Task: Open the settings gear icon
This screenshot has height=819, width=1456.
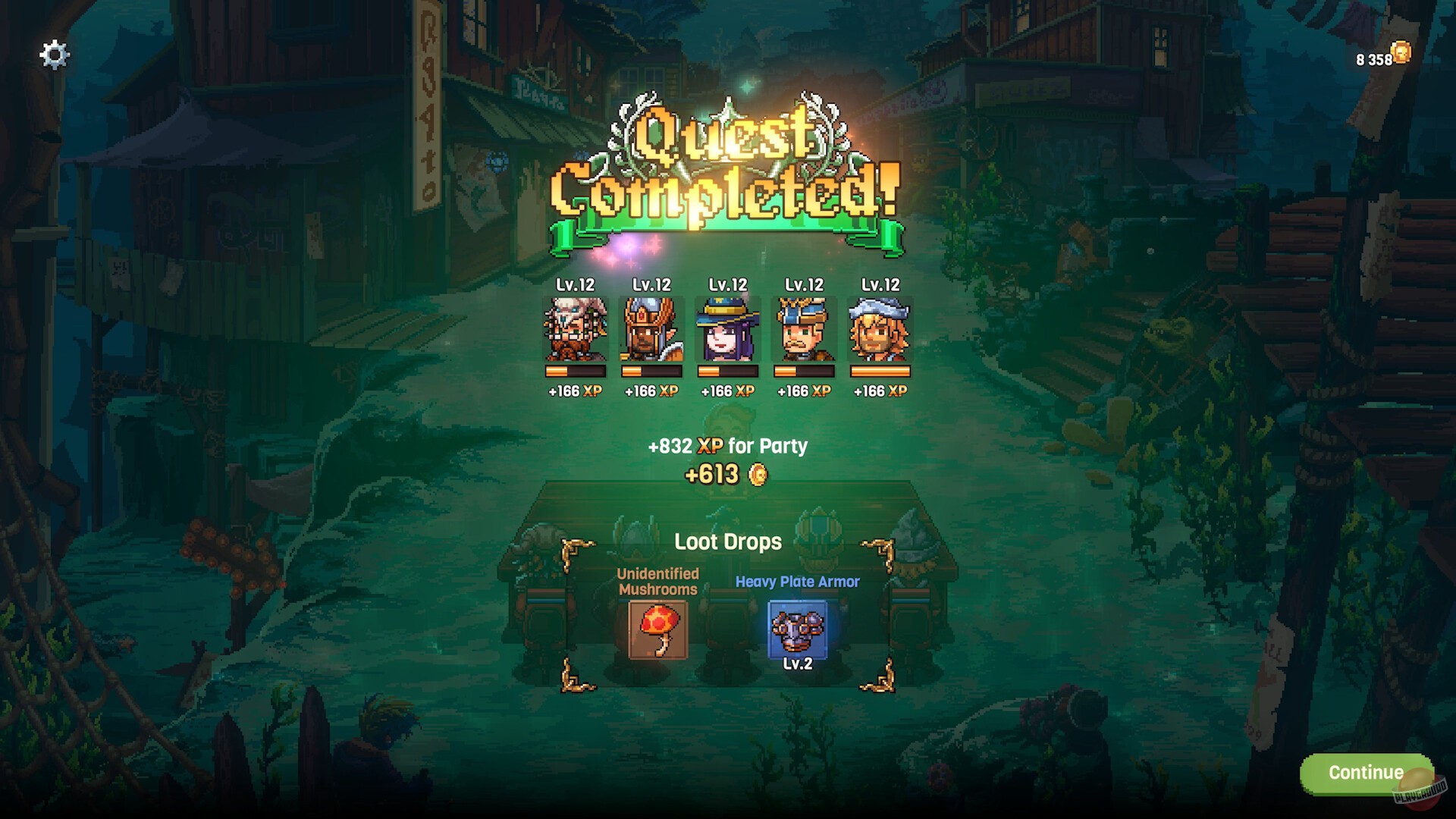Action: coord(53,54)
